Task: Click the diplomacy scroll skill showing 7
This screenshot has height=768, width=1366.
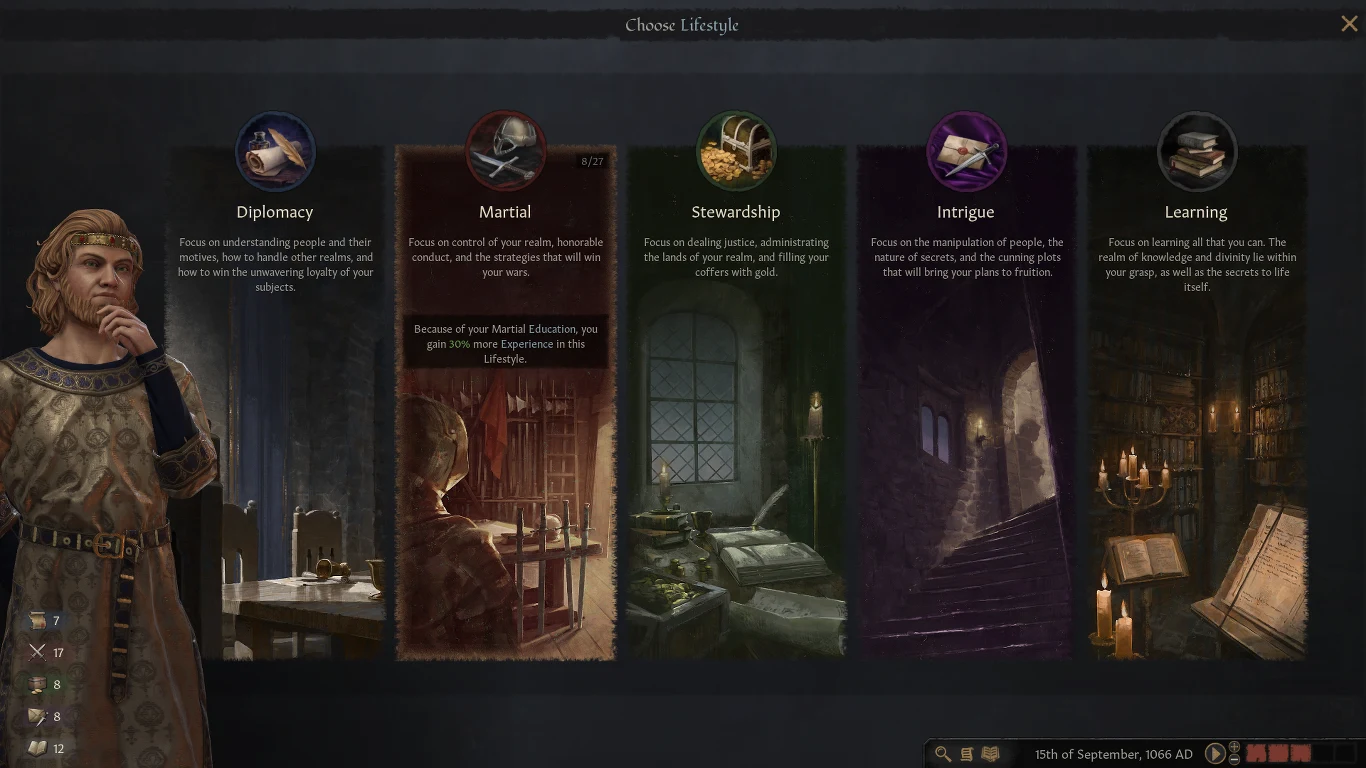Action: (39, 620)
